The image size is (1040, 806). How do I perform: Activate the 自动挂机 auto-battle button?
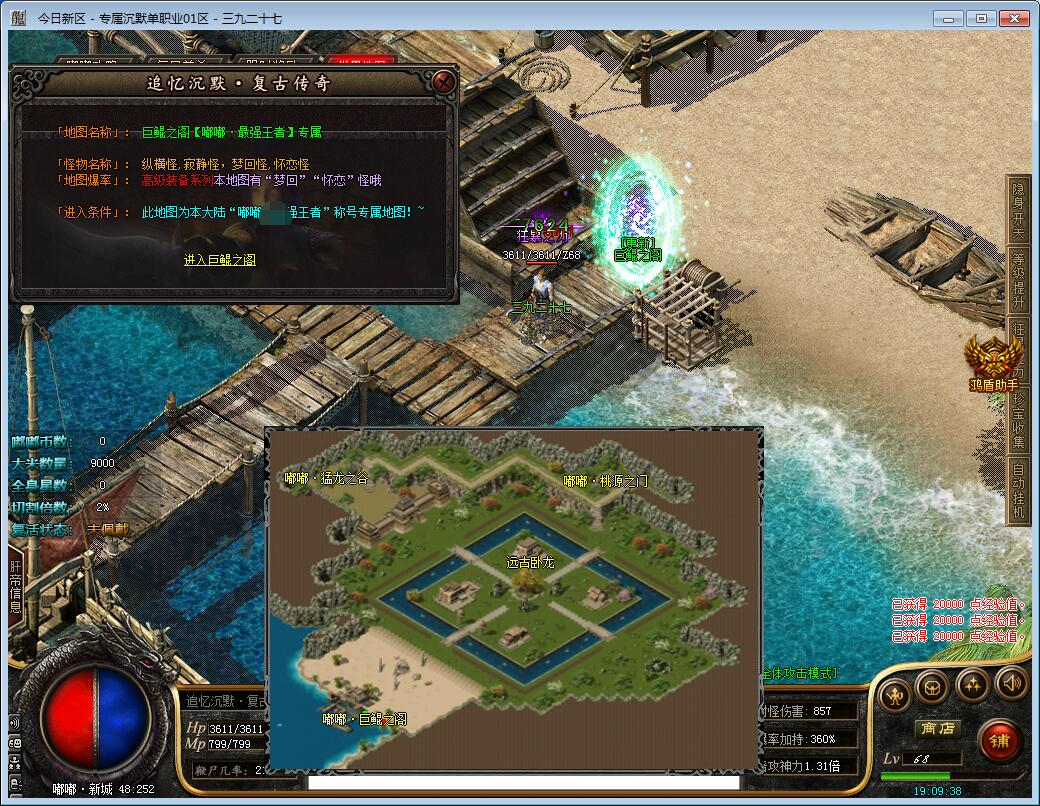1018,490
